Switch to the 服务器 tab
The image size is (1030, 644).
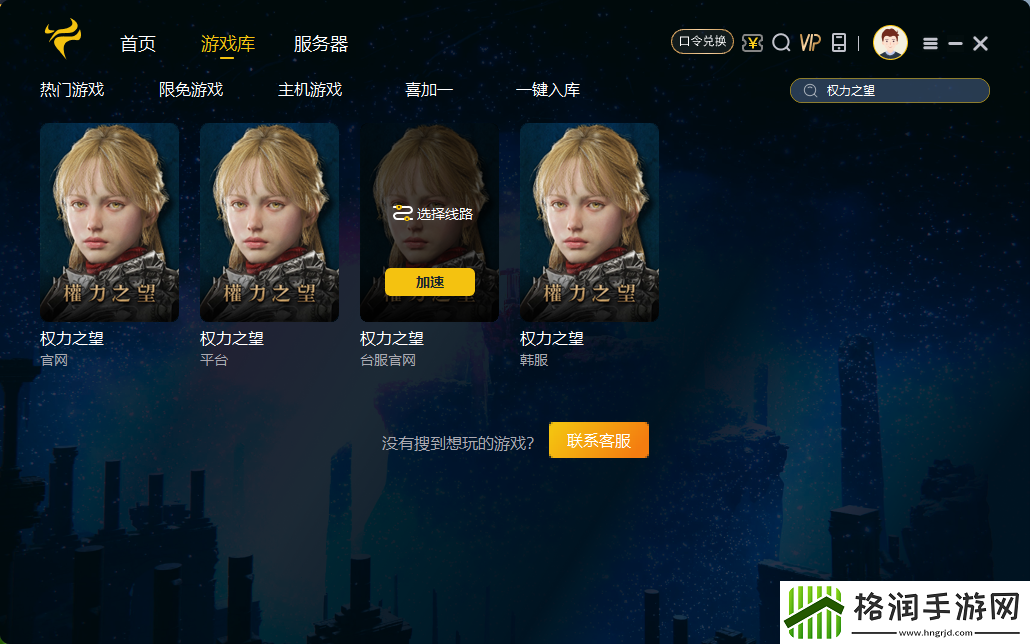321,44
